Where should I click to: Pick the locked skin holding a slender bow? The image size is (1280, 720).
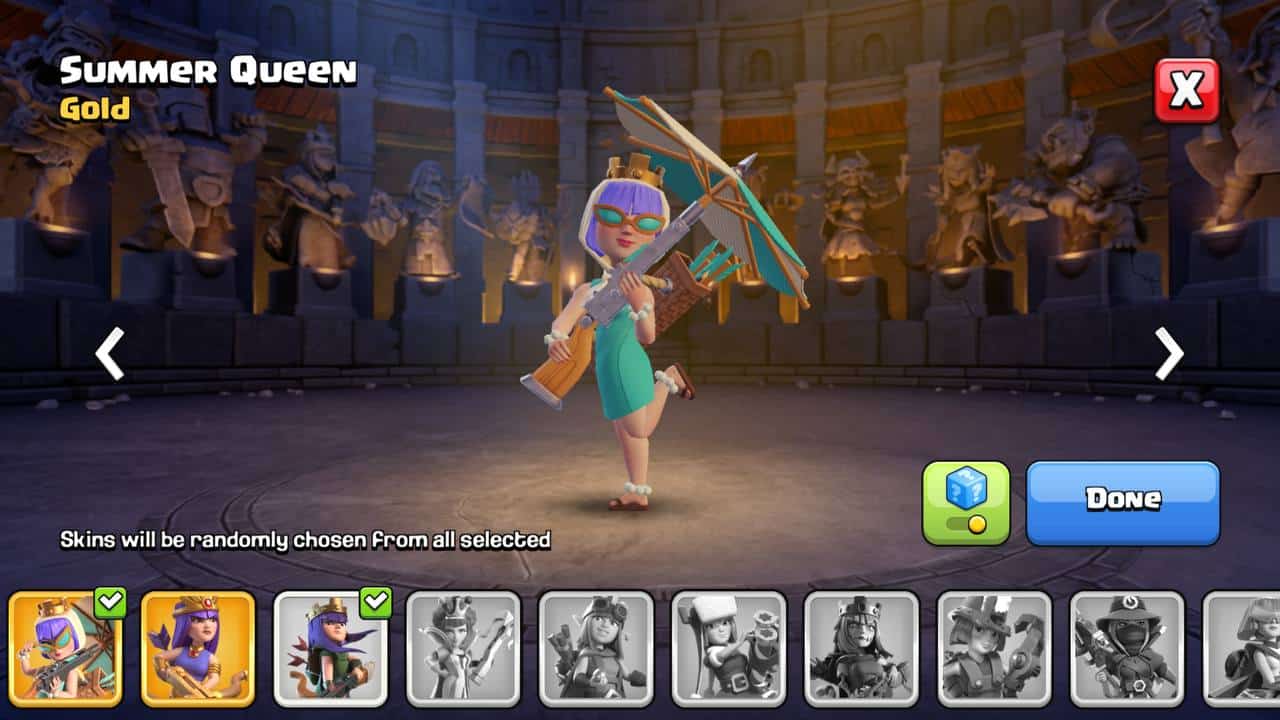pyautogui.click(x=463, y=648)
